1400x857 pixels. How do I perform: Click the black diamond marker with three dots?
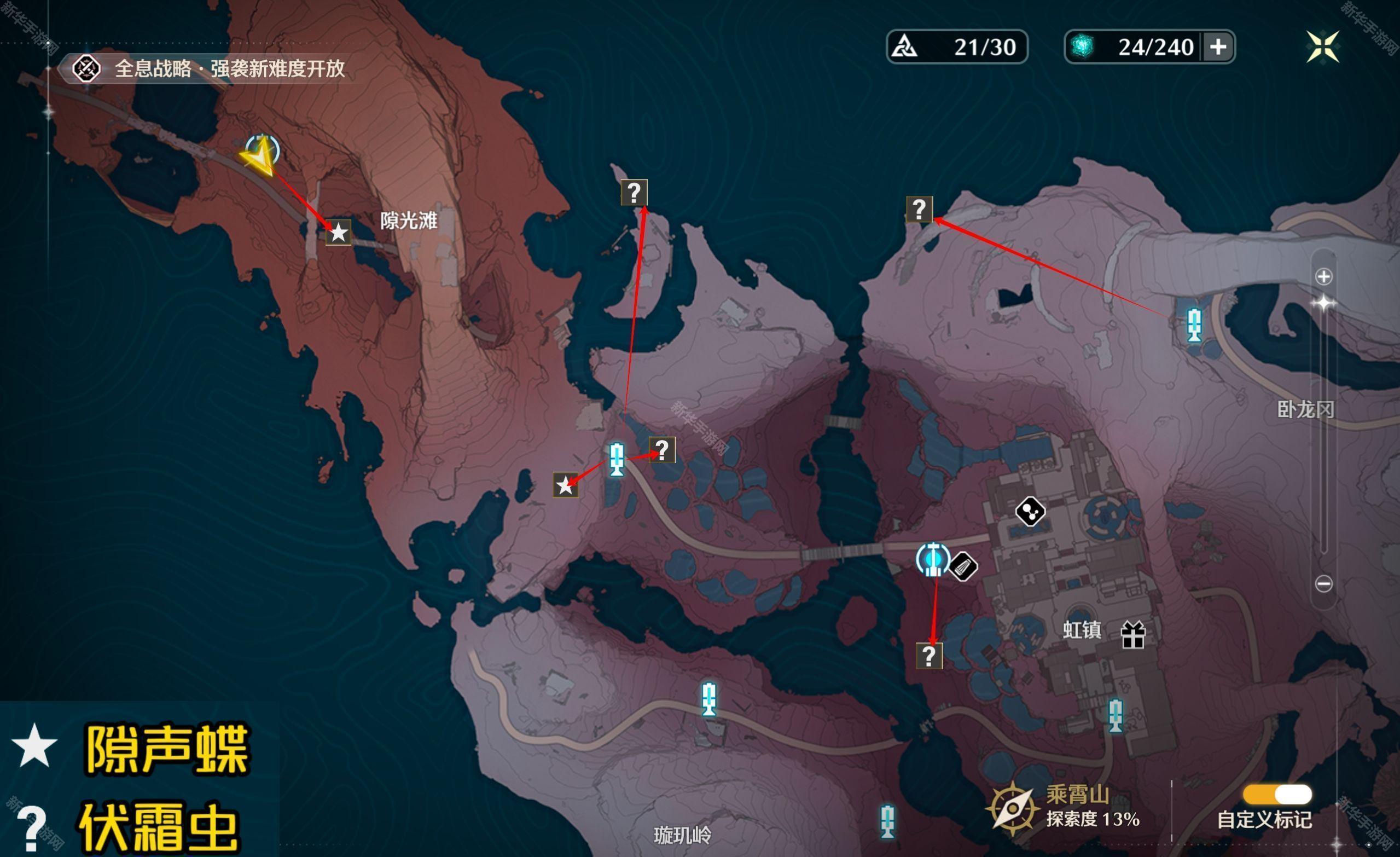[1030, 512]
